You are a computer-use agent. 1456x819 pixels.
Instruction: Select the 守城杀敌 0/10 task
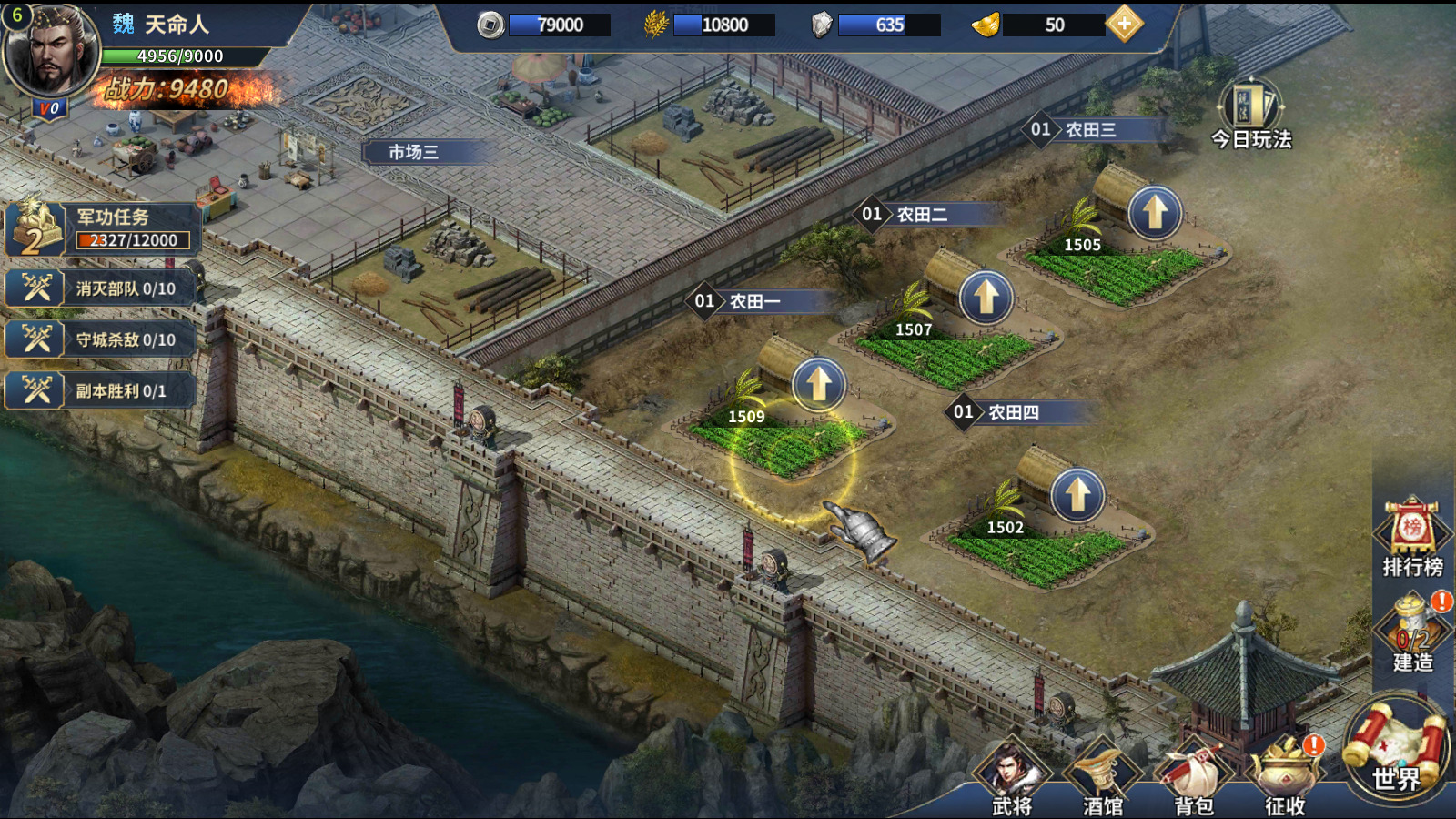tap(100, 339)
